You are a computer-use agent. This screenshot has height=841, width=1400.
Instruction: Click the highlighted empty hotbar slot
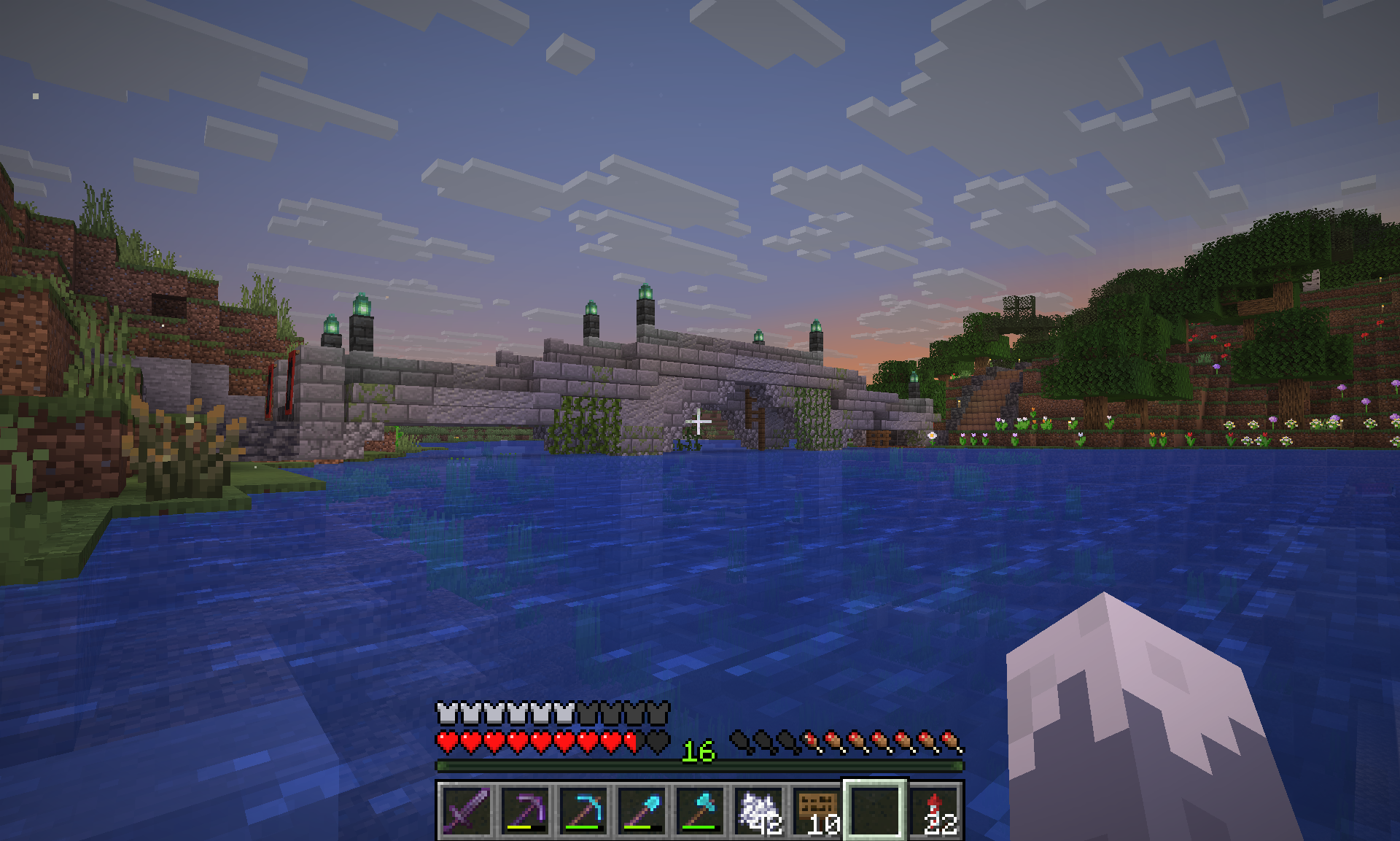[875, 810]
